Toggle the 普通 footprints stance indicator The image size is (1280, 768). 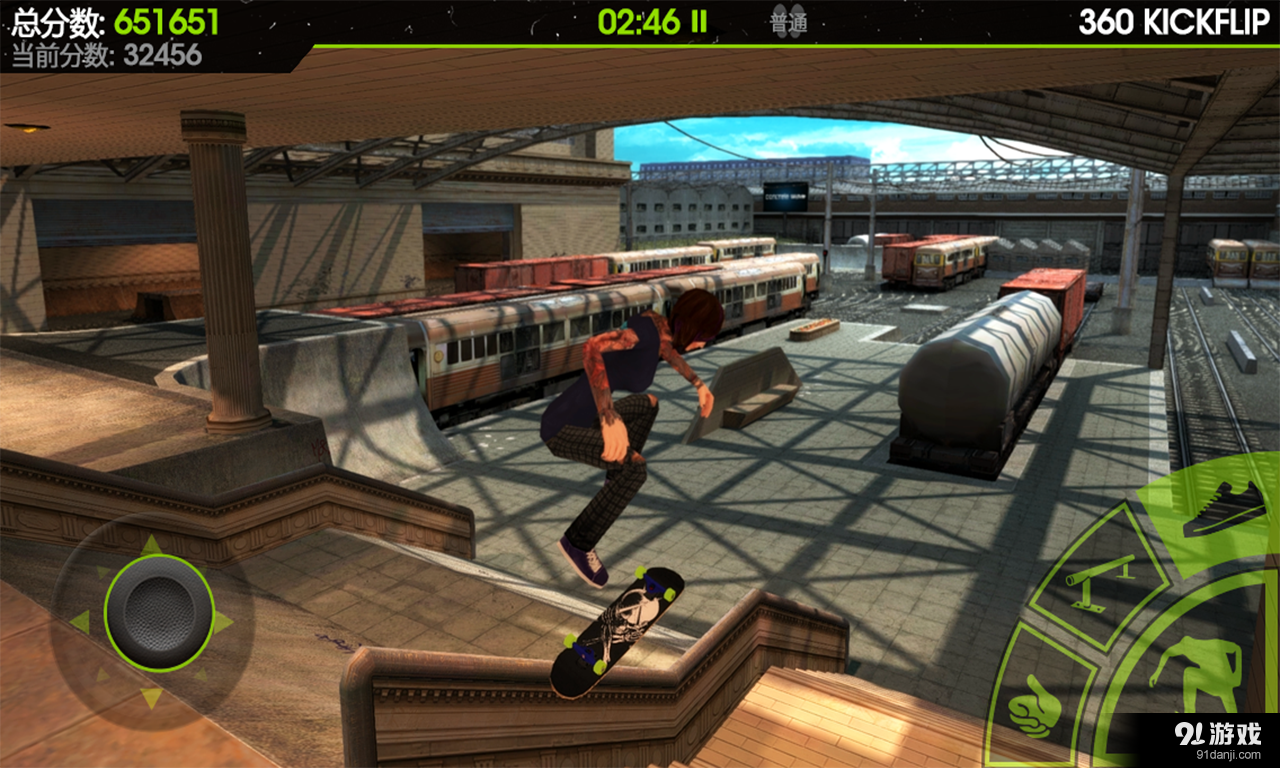click(x=789, y=22)
